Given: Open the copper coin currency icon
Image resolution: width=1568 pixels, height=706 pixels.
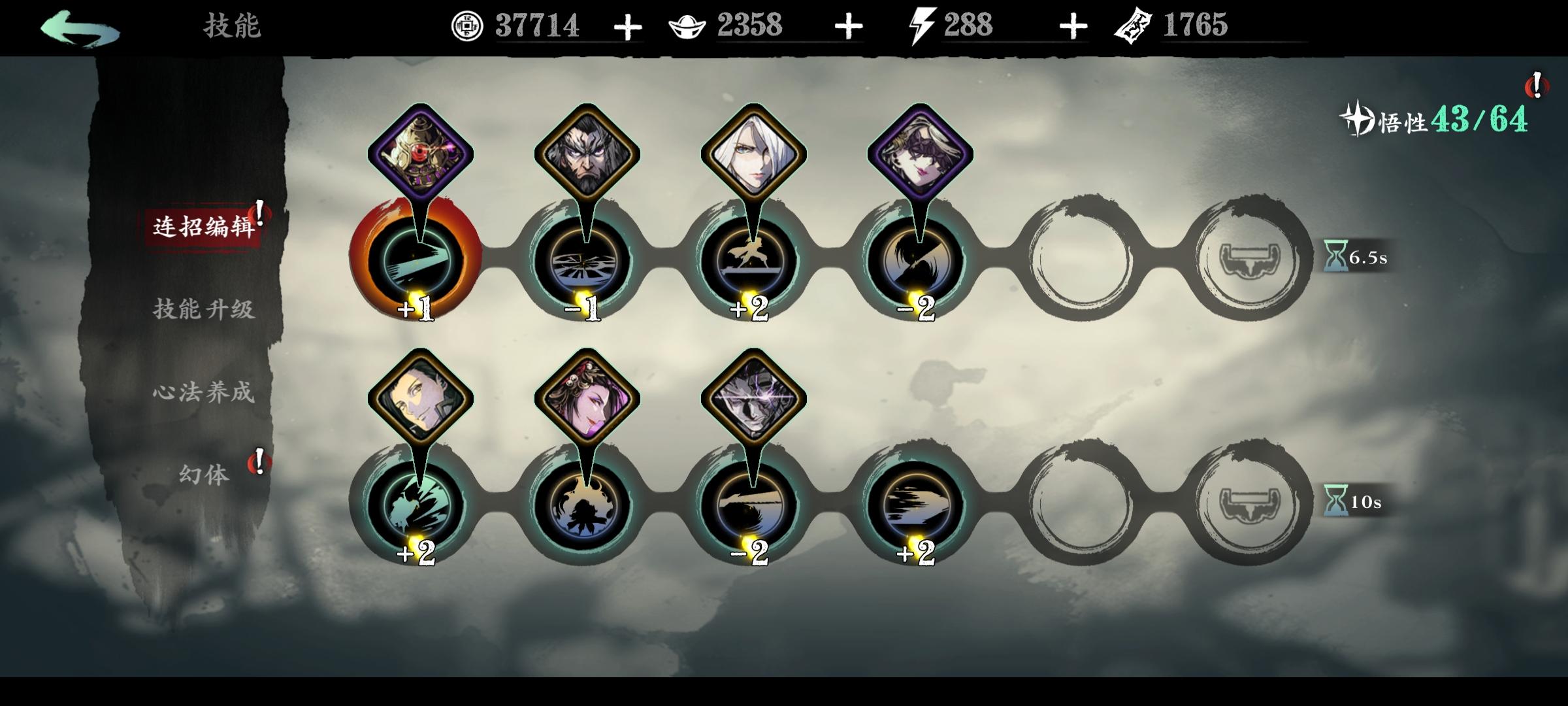Looking at the screenshot, I should (467, 25).
